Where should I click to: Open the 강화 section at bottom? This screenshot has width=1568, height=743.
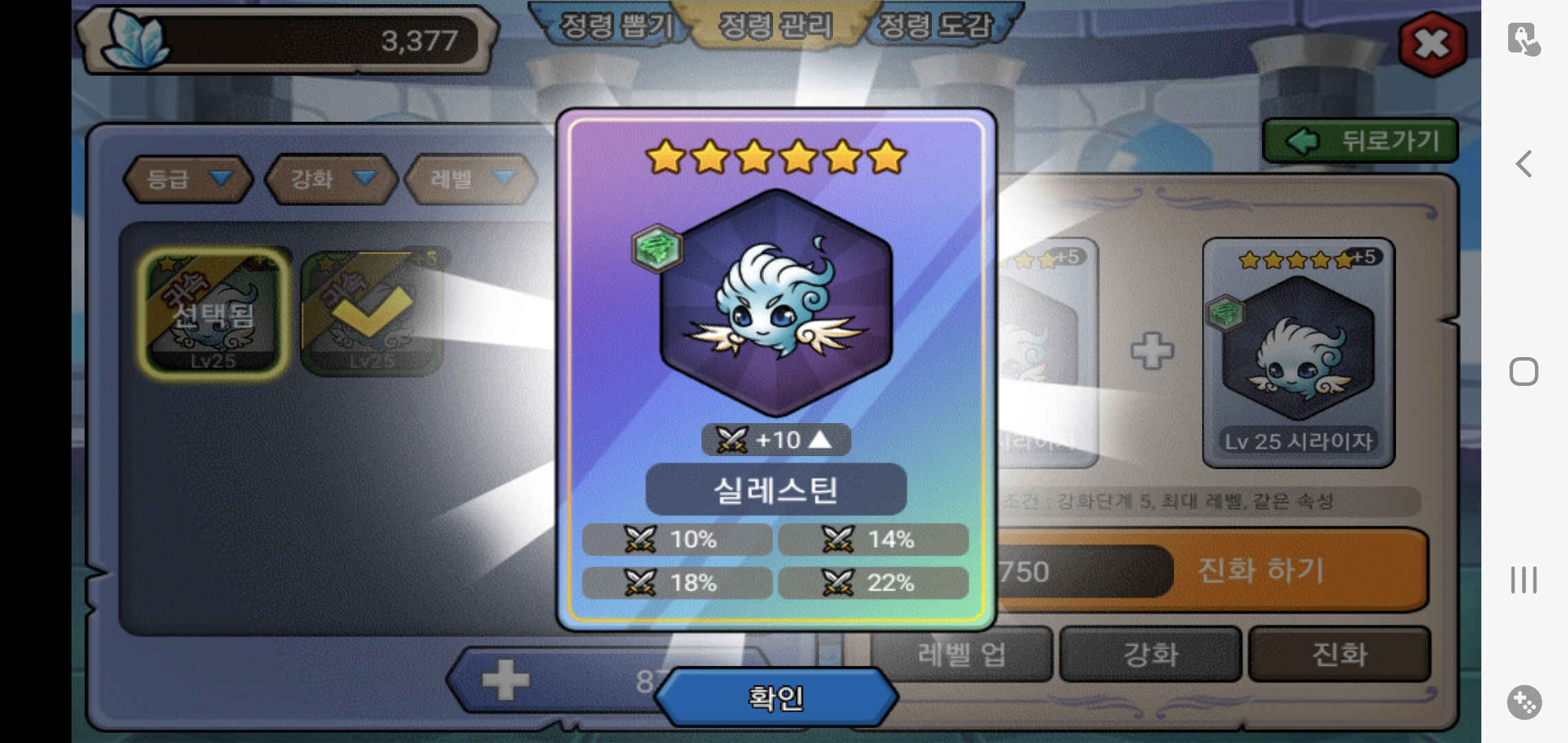pyautogui.click(x=1151, y=654)
